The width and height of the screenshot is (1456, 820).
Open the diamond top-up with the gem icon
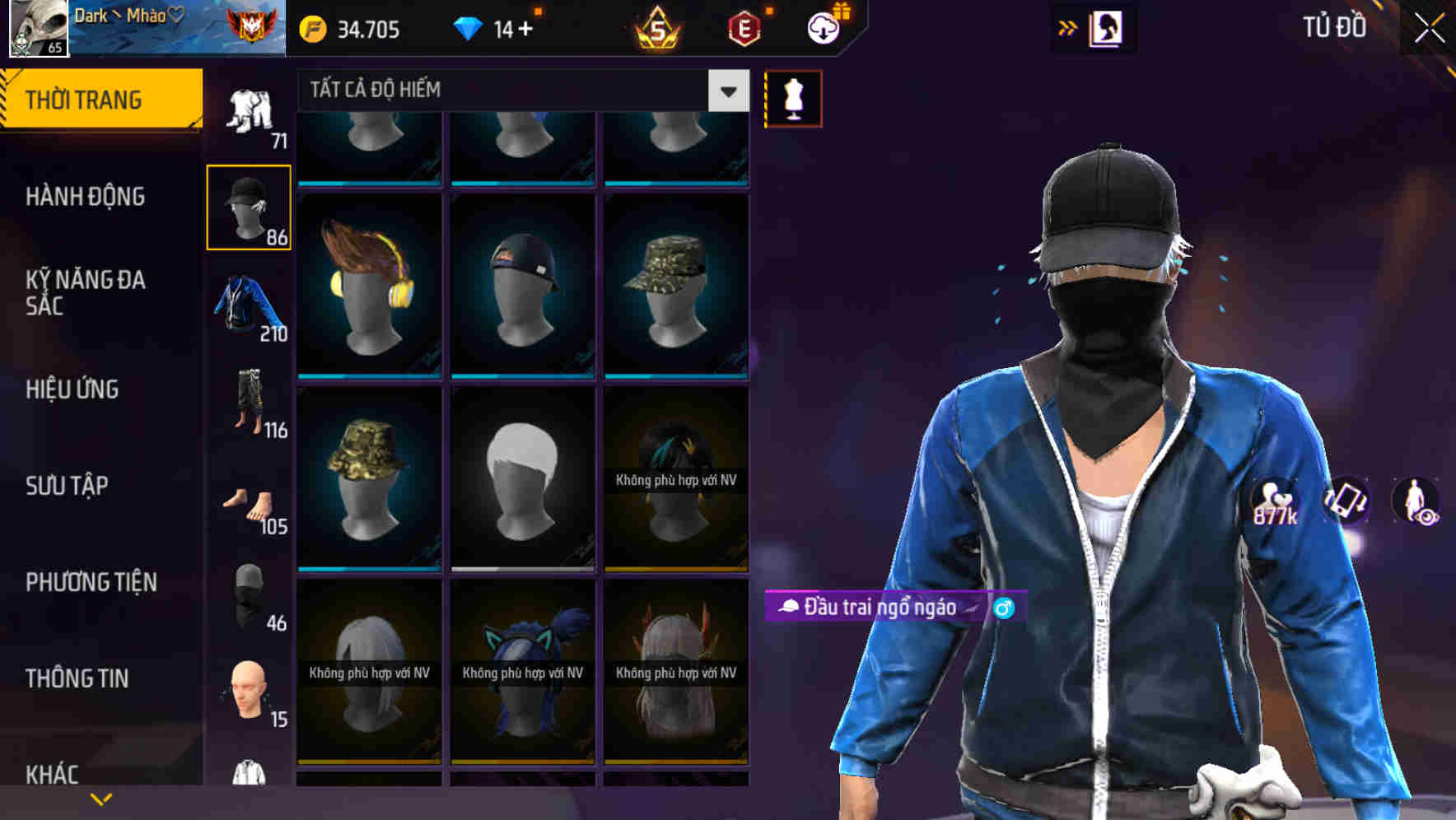[469, 30]
